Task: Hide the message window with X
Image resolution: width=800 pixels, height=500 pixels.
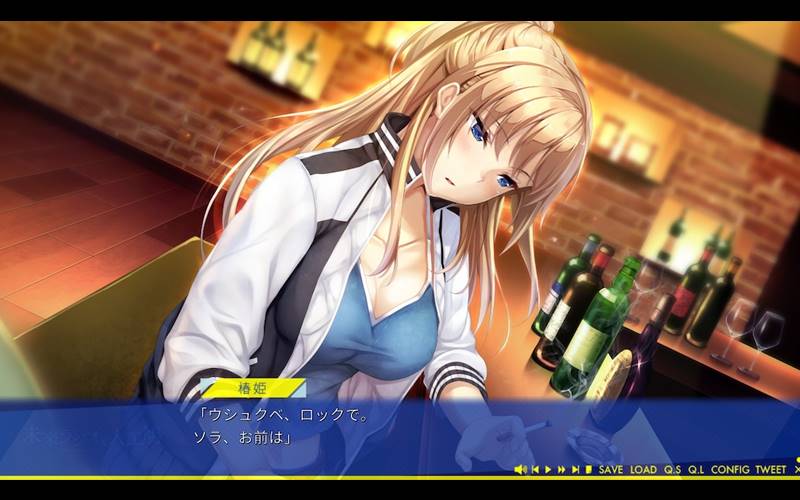Action: 796,469
